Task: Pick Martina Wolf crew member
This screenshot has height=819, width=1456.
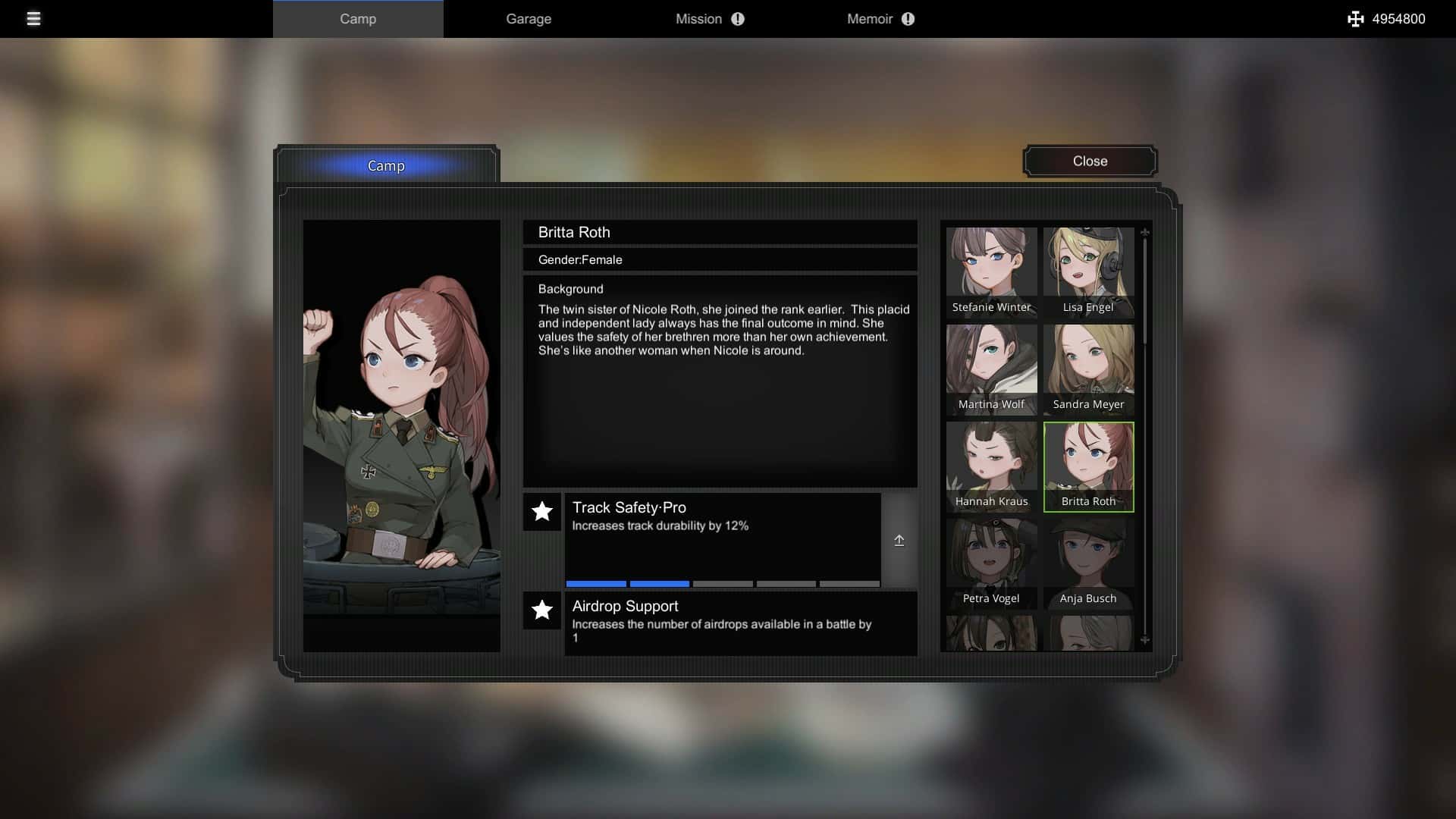Action: pyautogui.click(x=991, y=369)
